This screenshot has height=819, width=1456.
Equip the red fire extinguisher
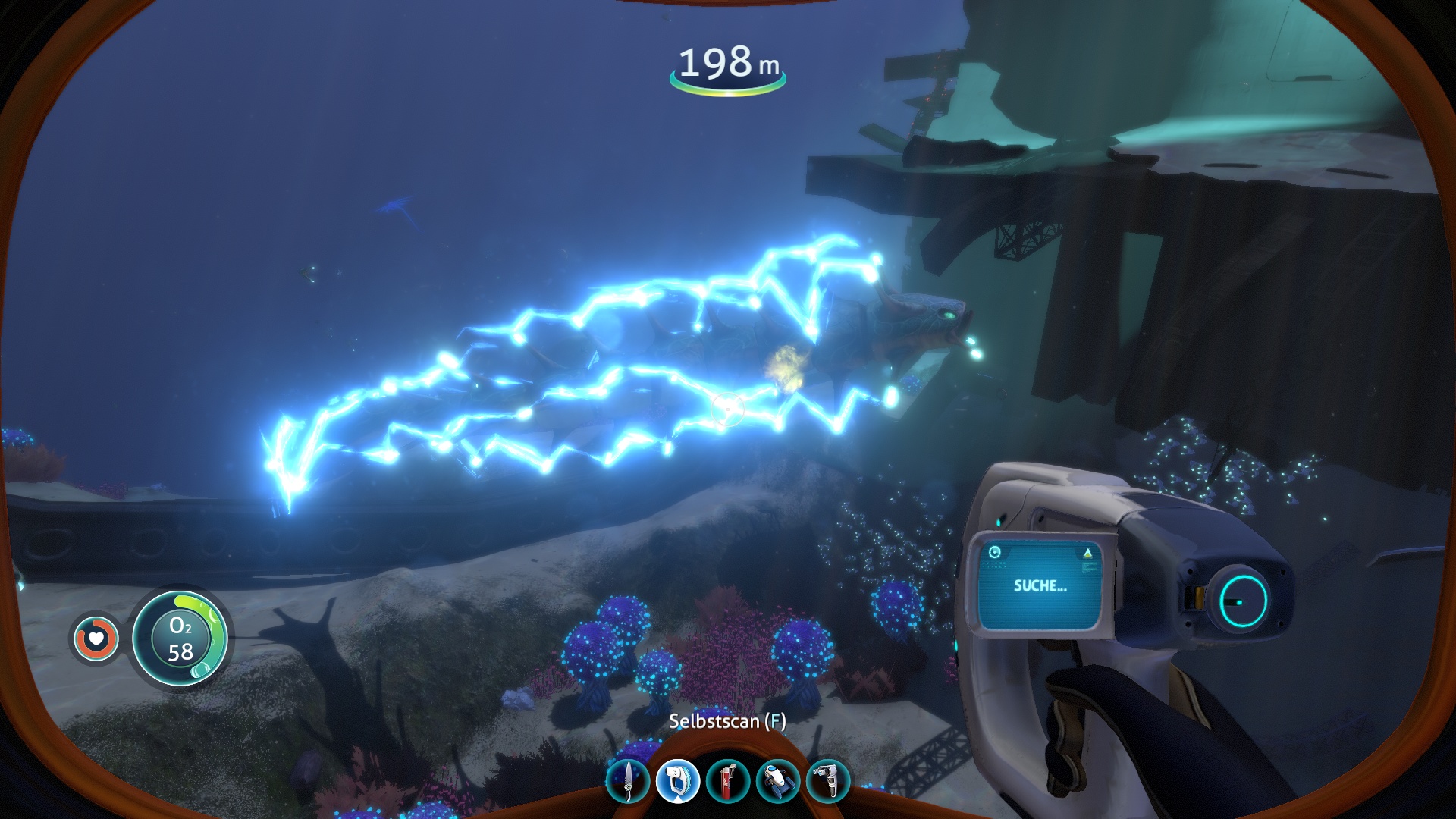(x=727, y=780)
